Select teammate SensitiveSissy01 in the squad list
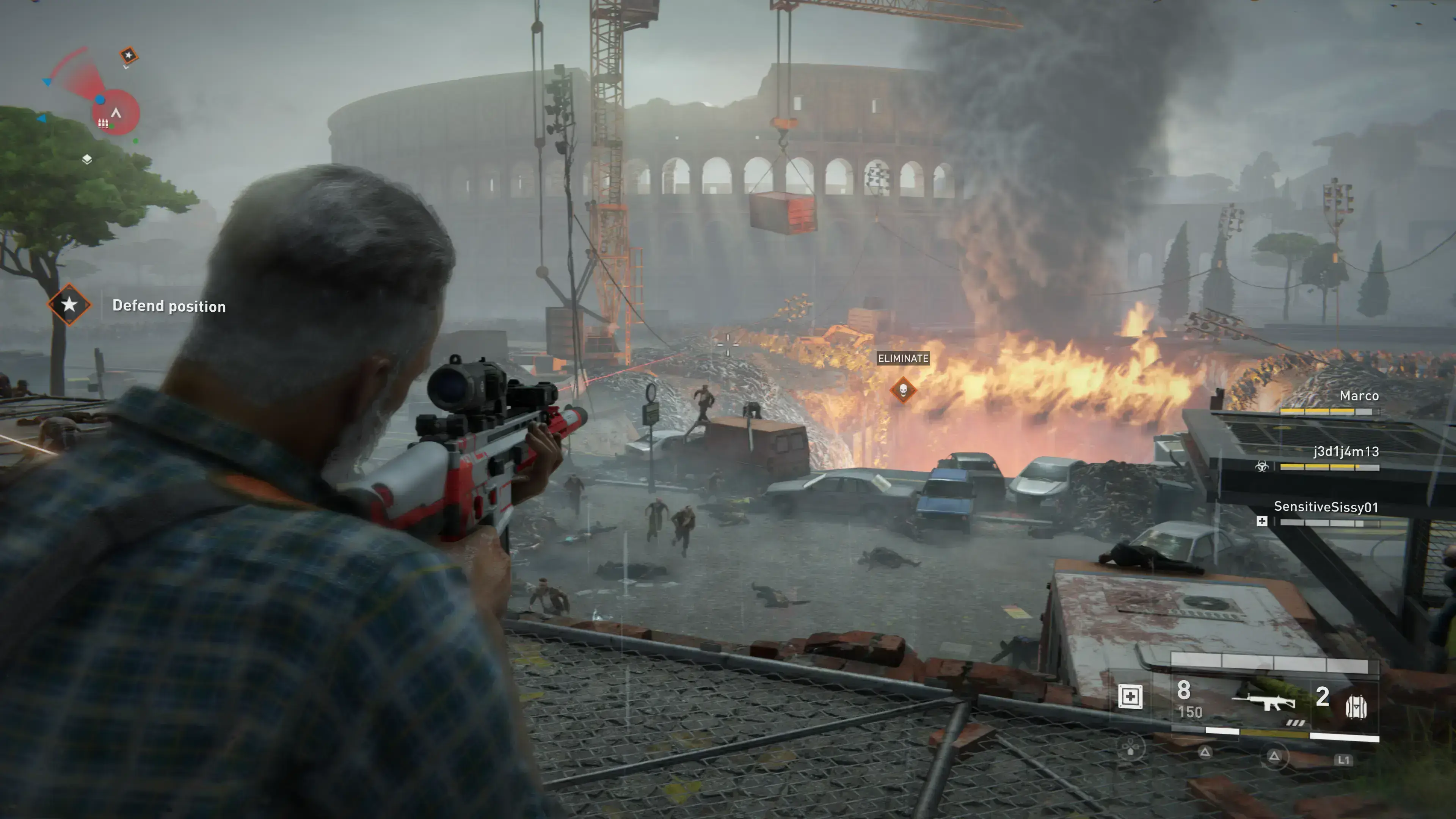Viewport: 1456px width, 819px height. pos(1326,507)
